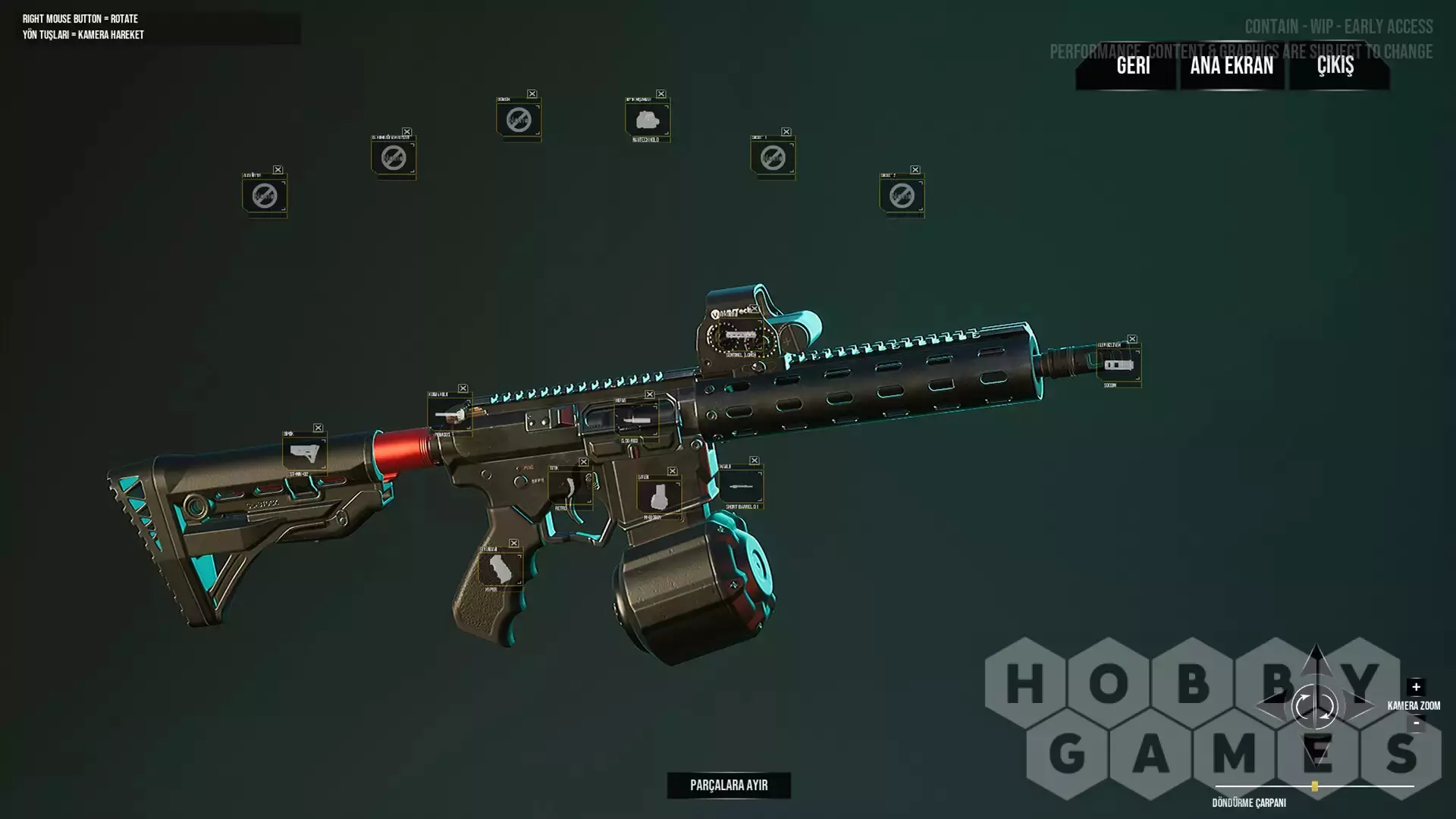Select the Hyper pistol grip slot

pyautogui.click(x=500, y=569)
